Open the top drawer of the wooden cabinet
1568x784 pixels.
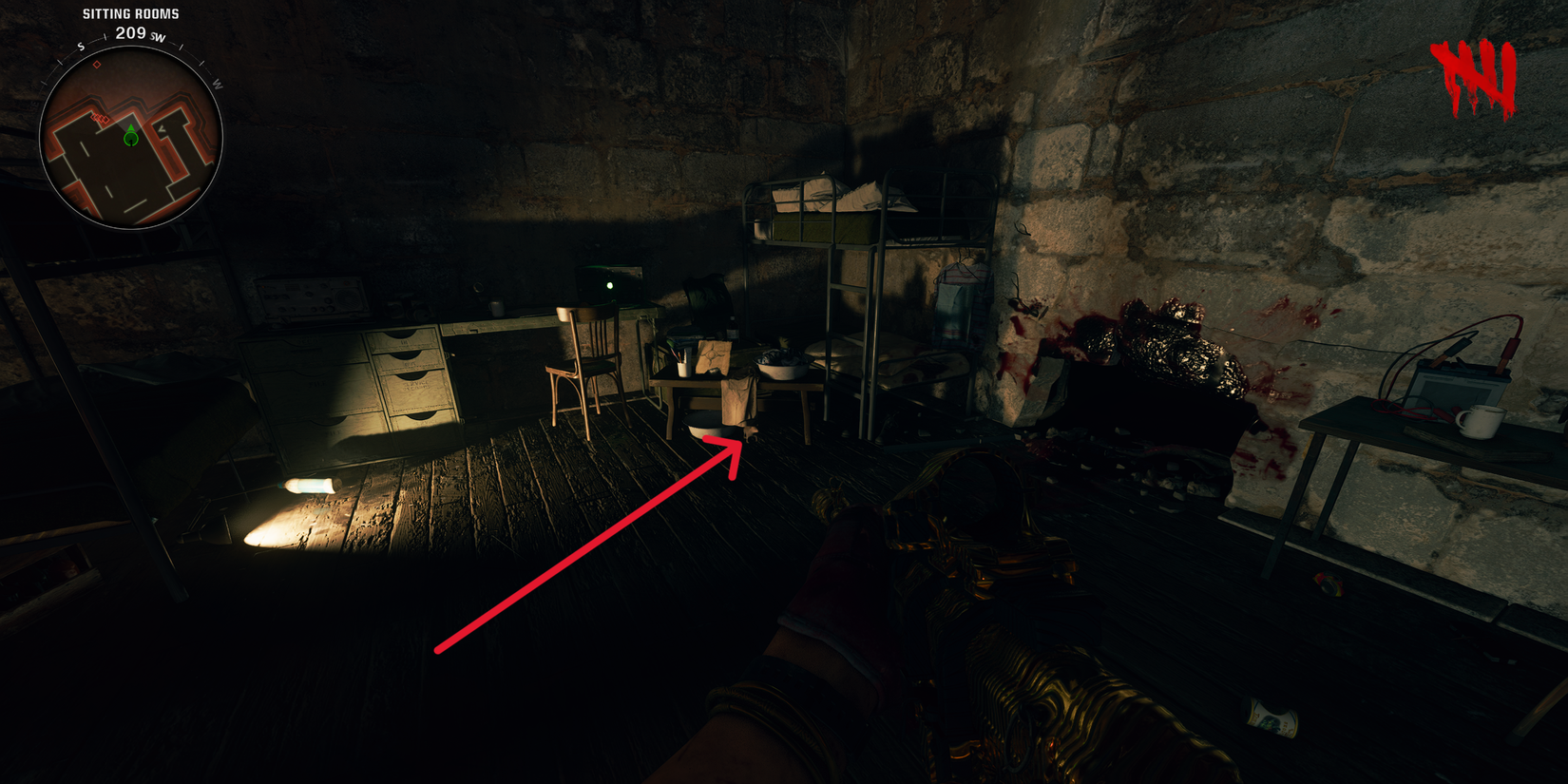point(404,338)
